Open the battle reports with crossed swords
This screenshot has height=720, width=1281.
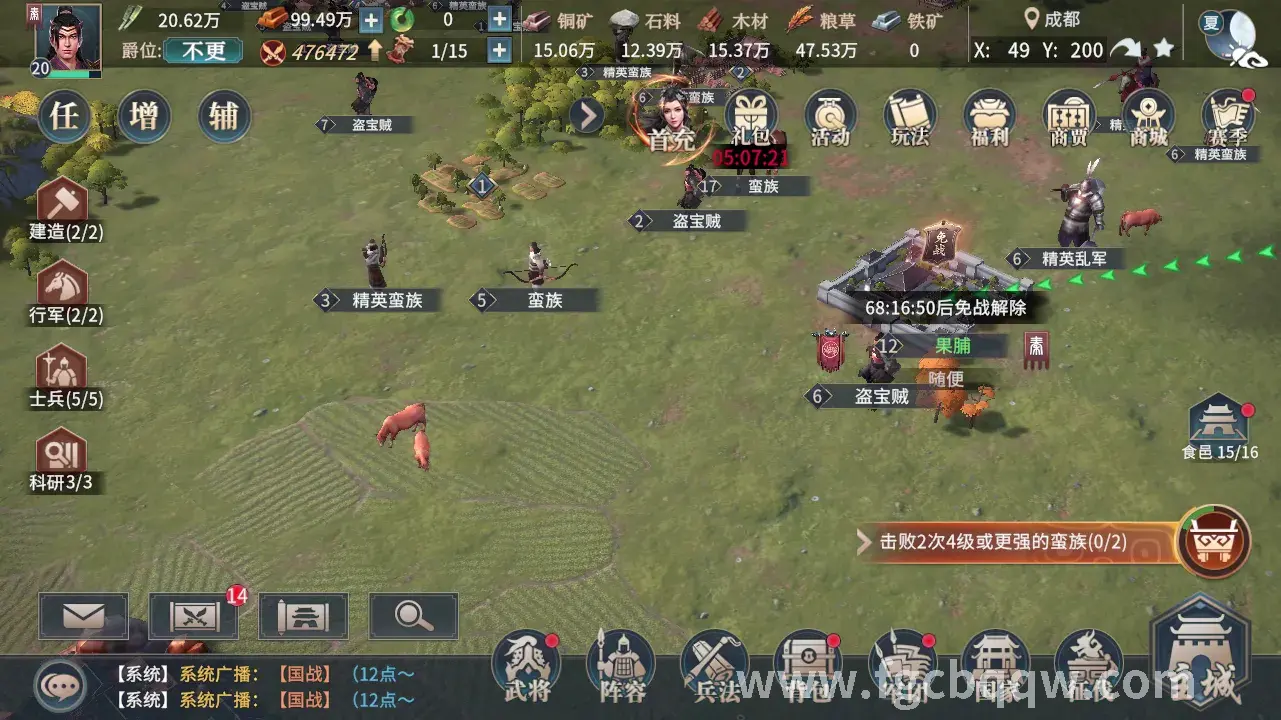pyautogui.click(x=194, y=616)
